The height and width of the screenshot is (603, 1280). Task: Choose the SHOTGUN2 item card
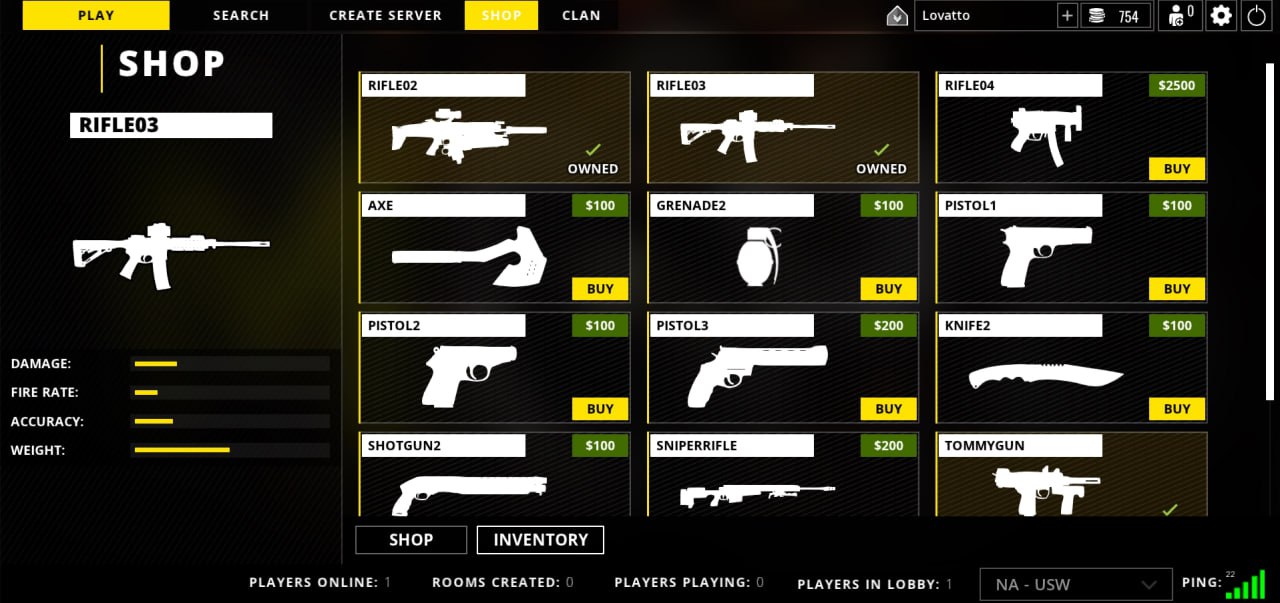tap(494, 480)
